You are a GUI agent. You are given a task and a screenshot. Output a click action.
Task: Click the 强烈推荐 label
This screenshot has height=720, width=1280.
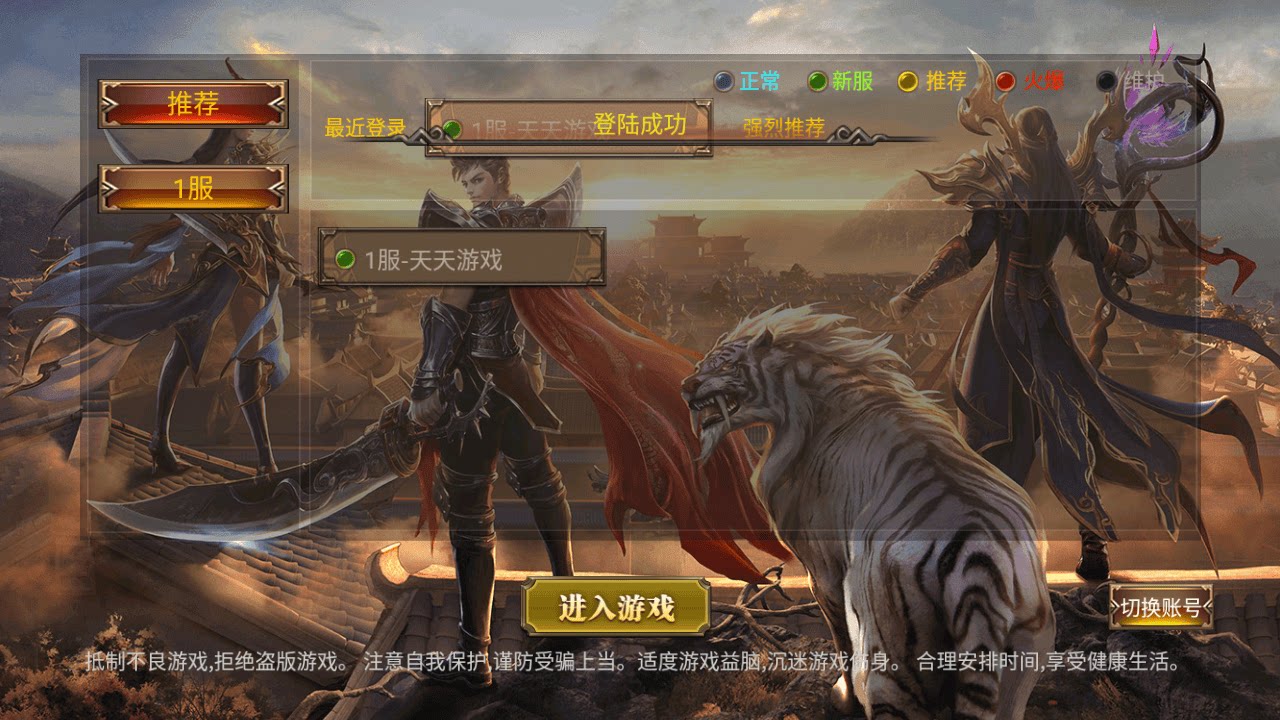tap(785, 128)
